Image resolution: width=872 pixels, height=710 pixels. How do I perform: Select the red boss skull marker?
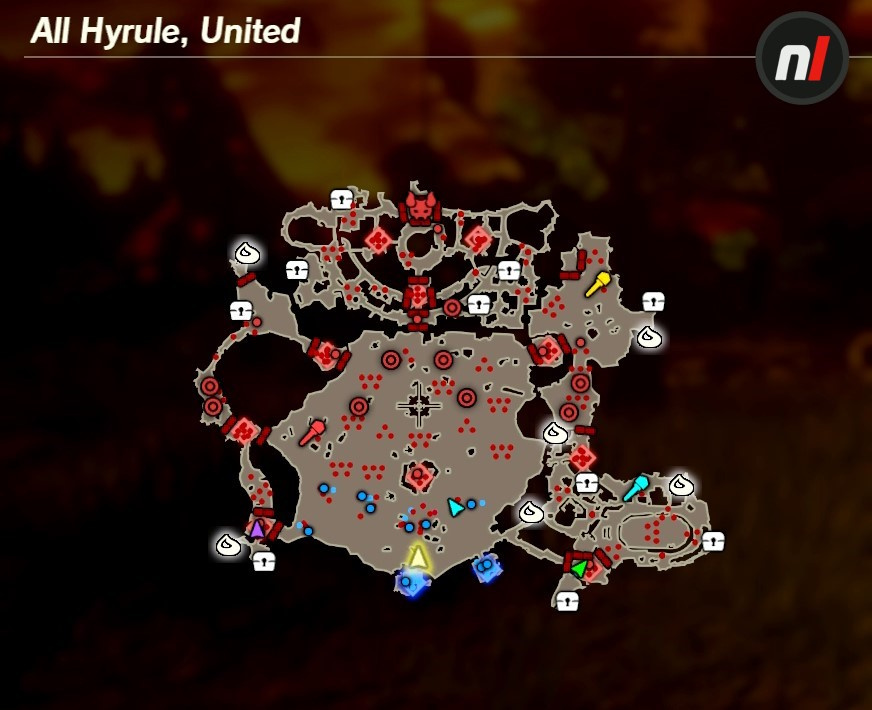click(420, 208)
